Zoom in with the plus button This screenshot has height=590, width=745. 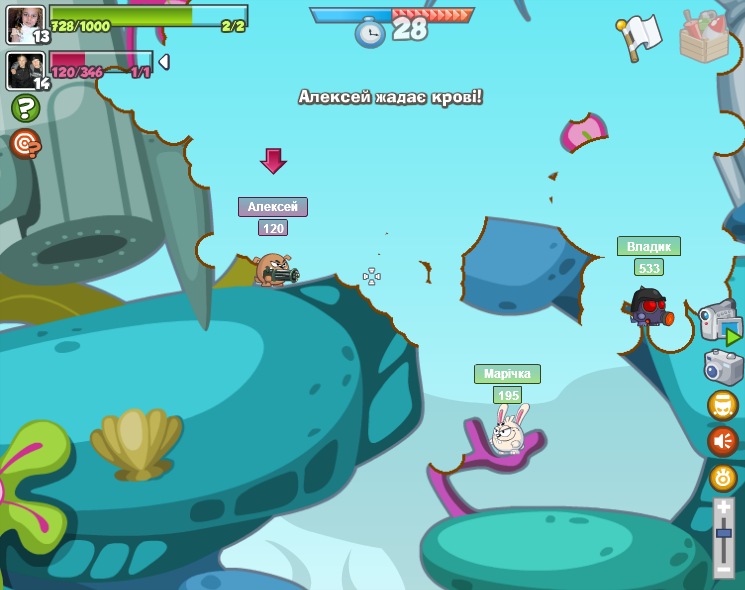pyautogui.click(x=723, y=509)
